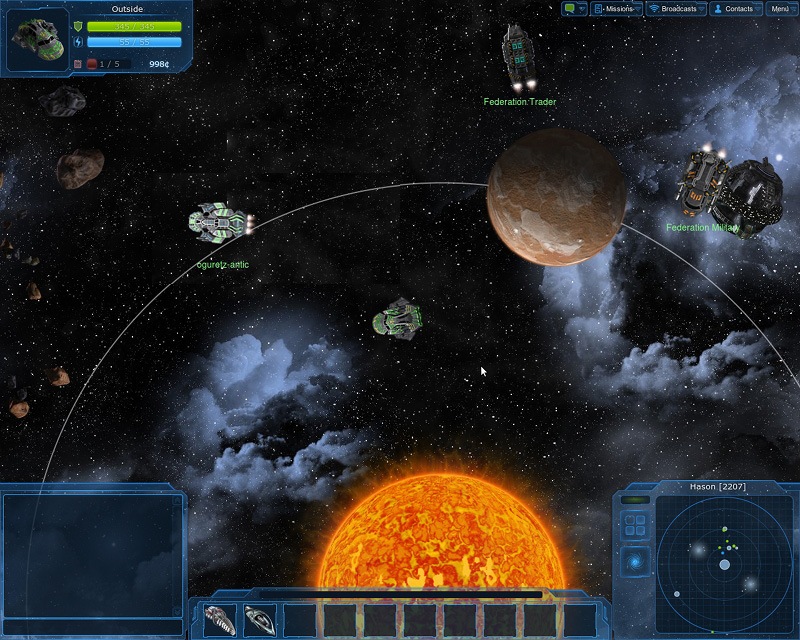Click the four-squares grid button
This screenshot has height=640, width=800.
coord(635,525)
